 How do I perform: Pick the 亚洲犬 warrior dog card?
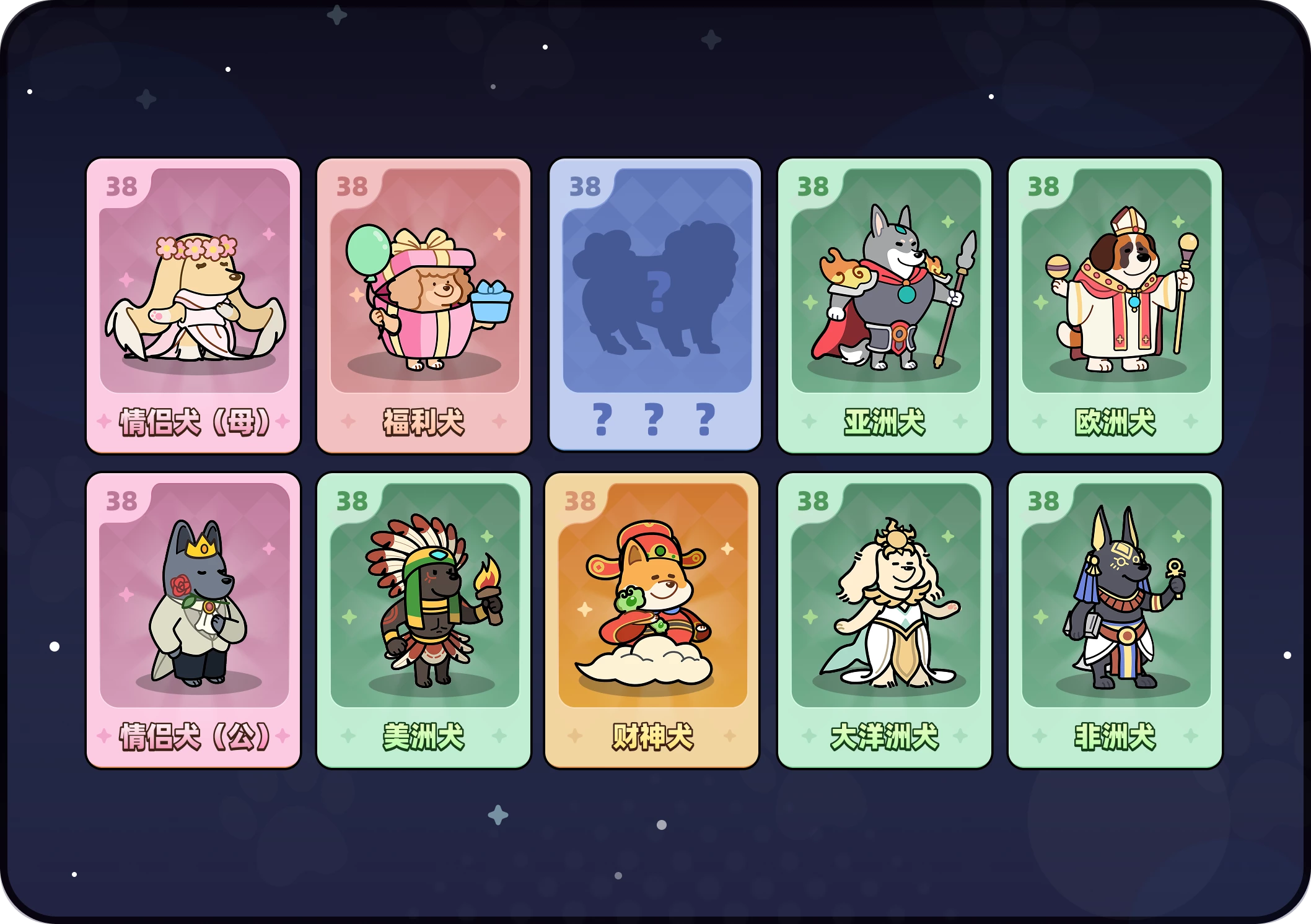tap(885, 305)
